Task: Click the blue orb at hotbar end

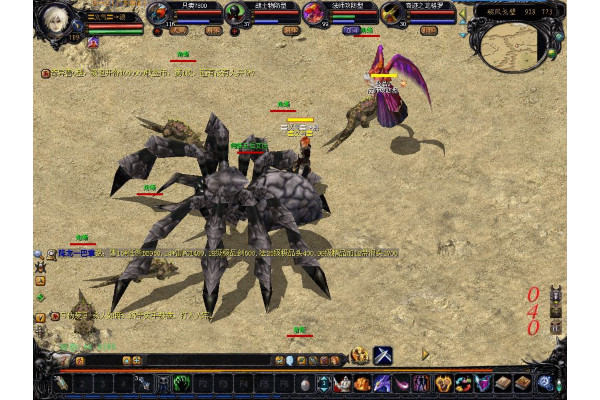Action: [545, 382]
